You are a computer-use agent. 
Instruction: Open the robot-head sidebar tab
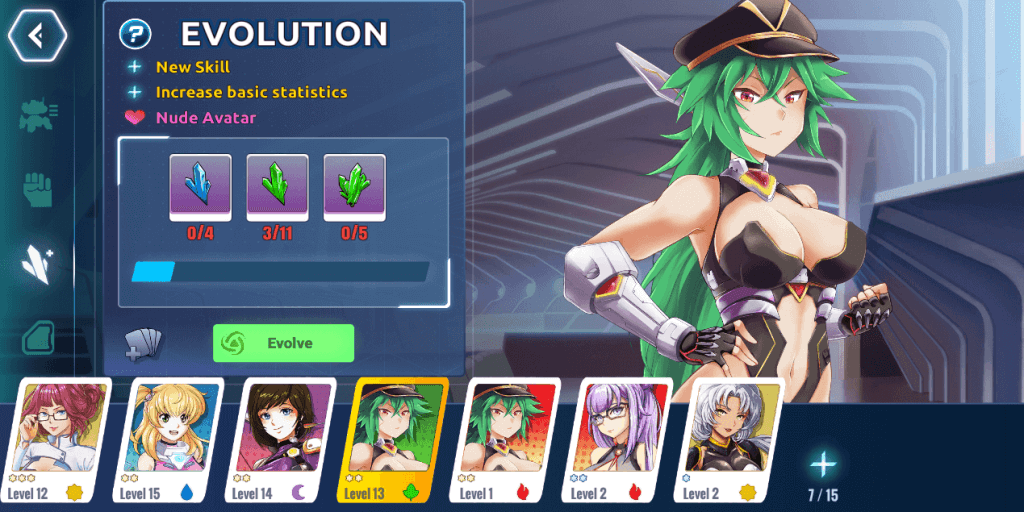pos(38,115)
